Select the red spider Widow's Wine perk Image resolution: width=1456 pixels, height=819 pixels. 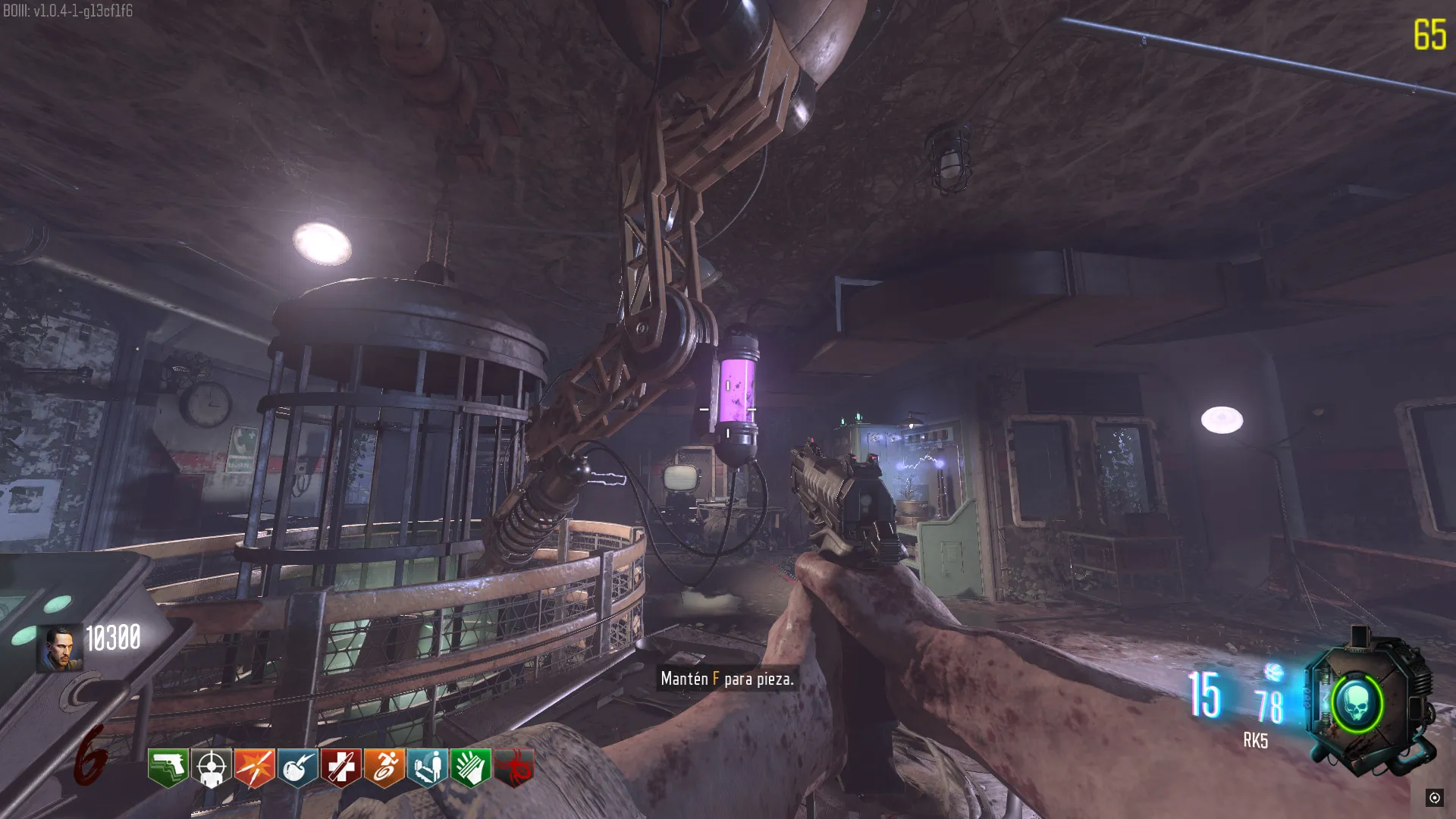[514, 767]
